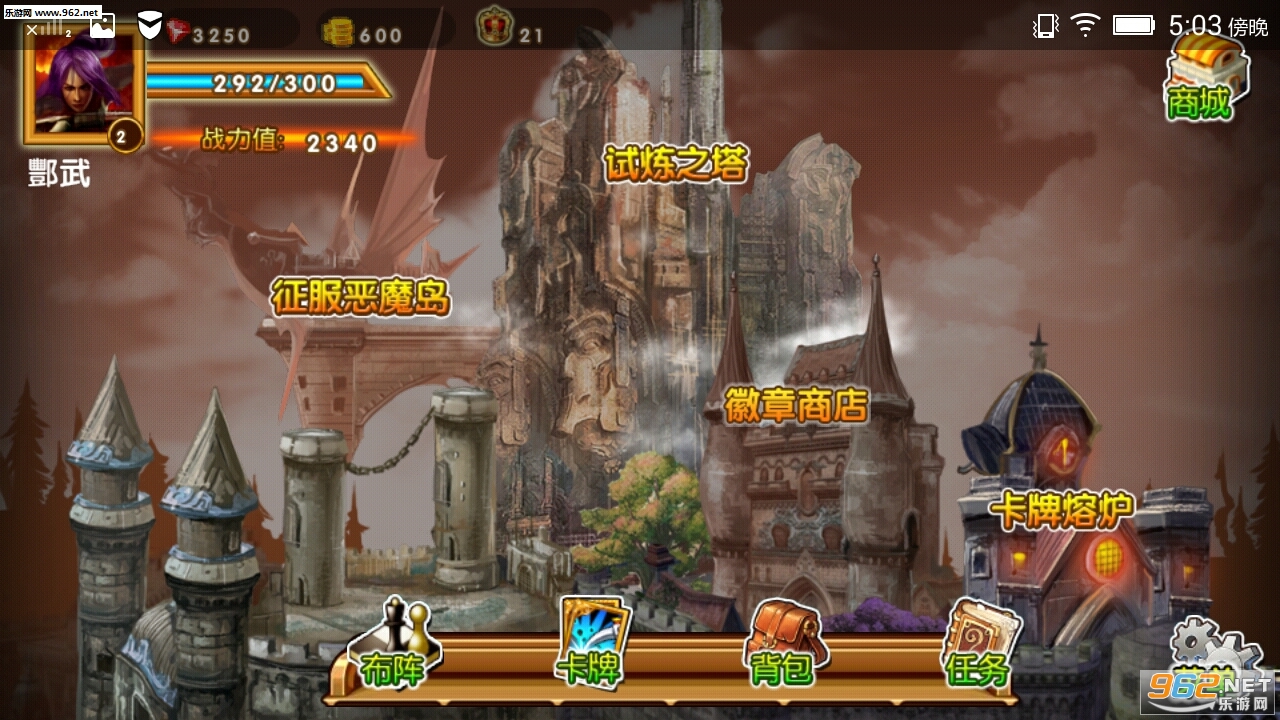The height and width of the screenshot is (720, 1280).
Task: Visit the 徽章商店 badge shop
Action: (797, 404)
